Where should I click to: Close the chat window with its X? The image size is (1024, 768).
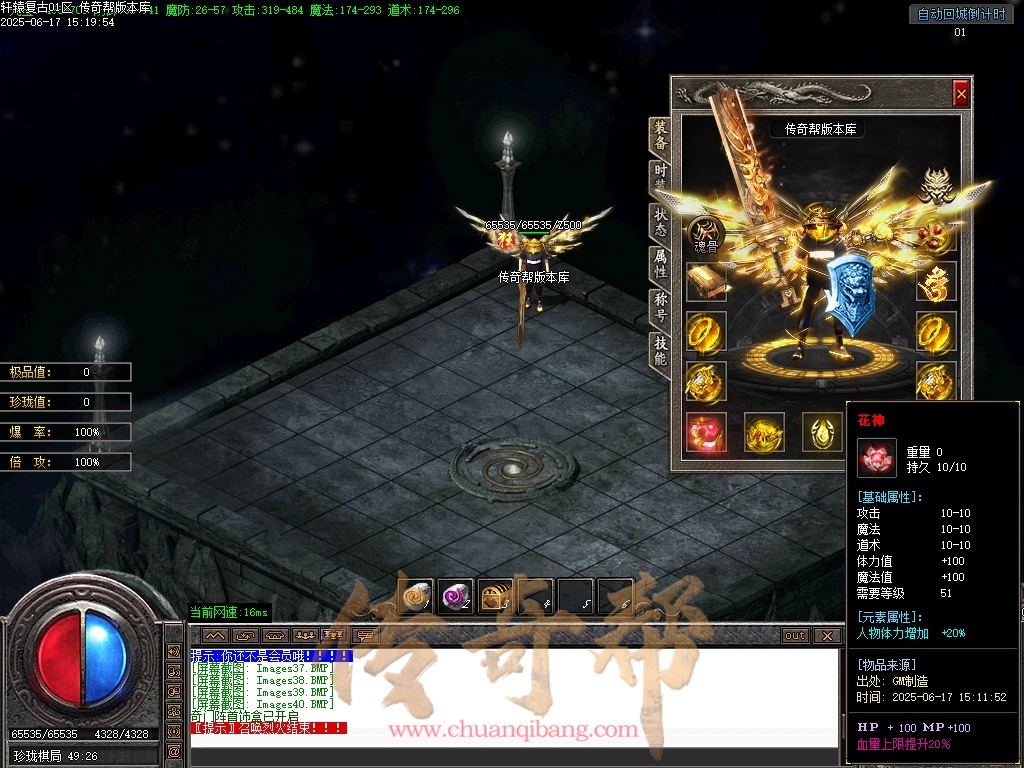826,636
